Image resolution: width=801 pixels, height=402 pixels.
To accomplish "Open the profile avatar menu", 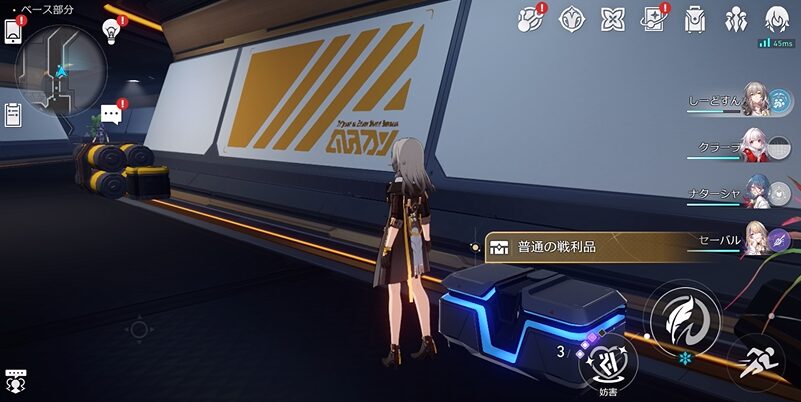I will coord(776,18).
